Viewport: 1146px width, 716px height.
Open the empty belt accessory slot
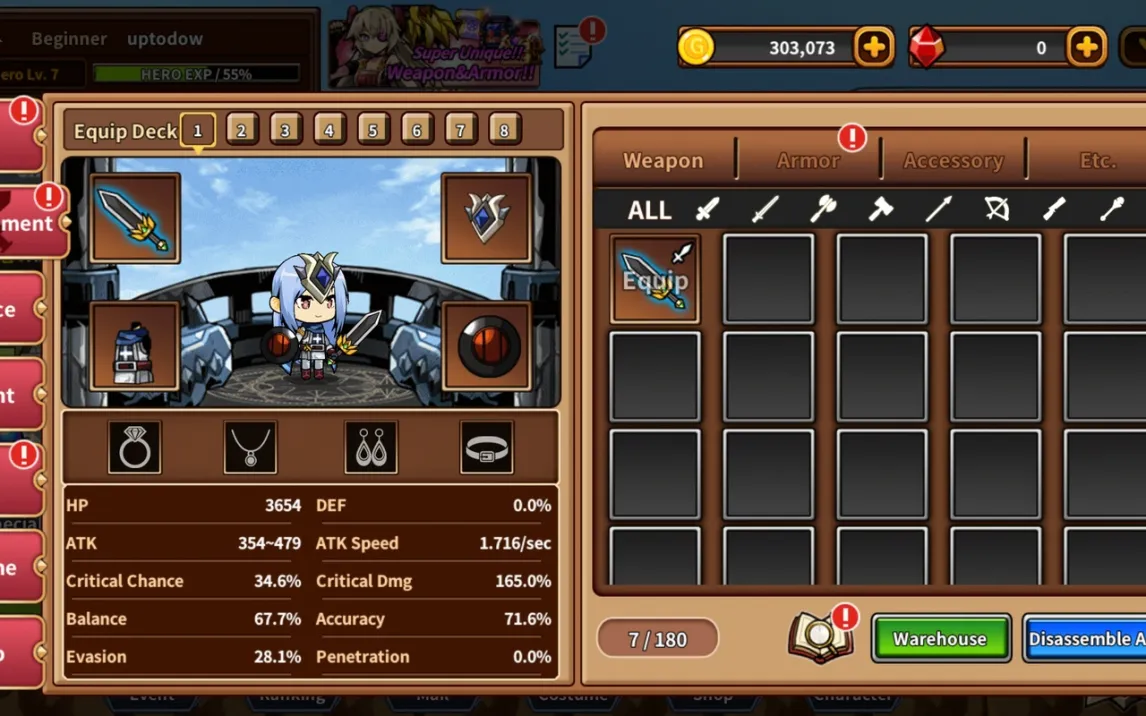tap(487, 447)
